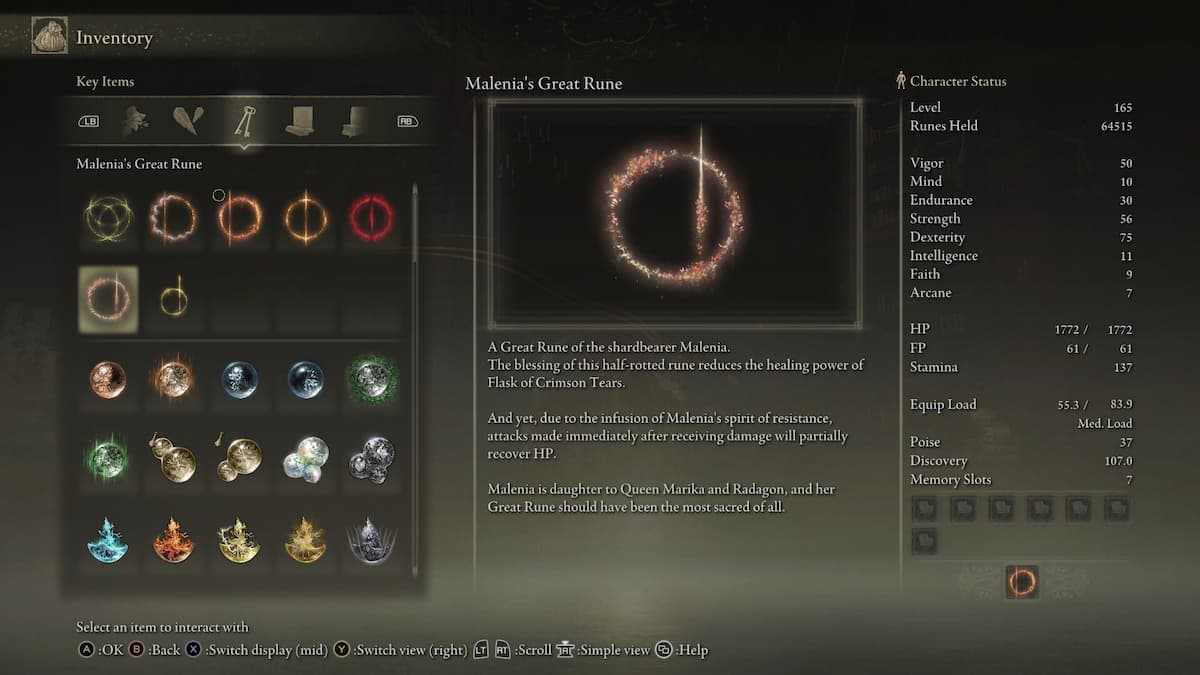Pick the white bubble cluster tear

[305, 458]
